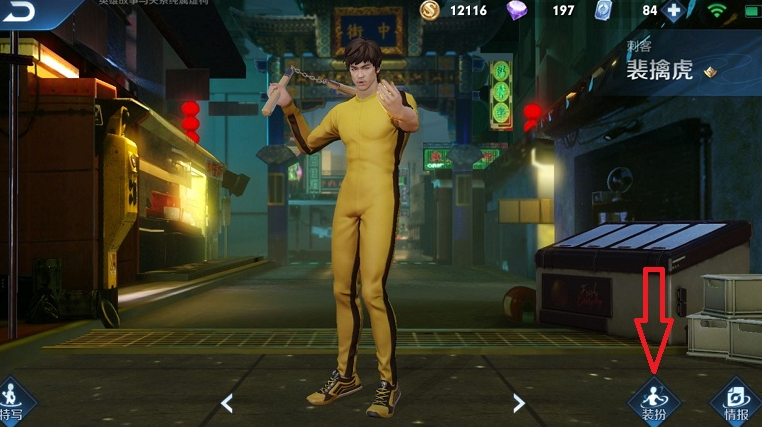The image size is (762, 427).
Task: Tap the gold coin currency icon
Action: (430, 11)
